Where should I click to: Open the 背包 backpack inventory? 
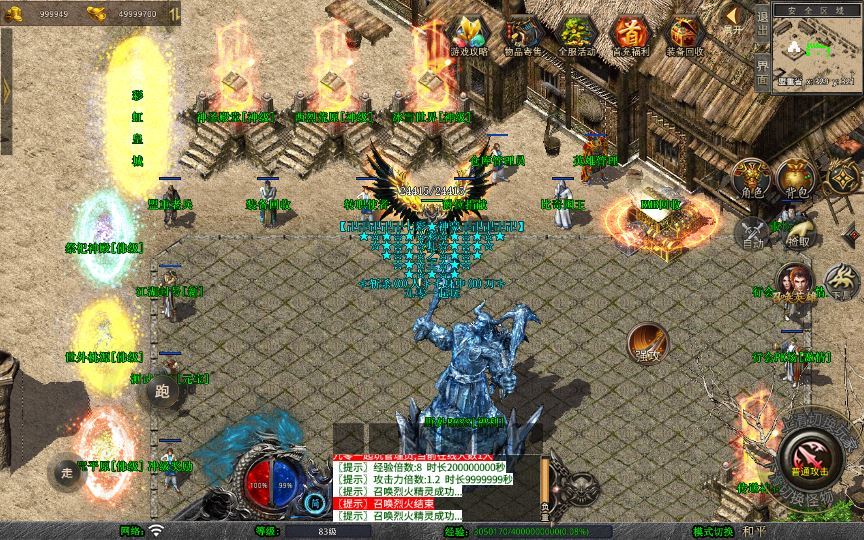pyautogui.click(x=796, y=178)
